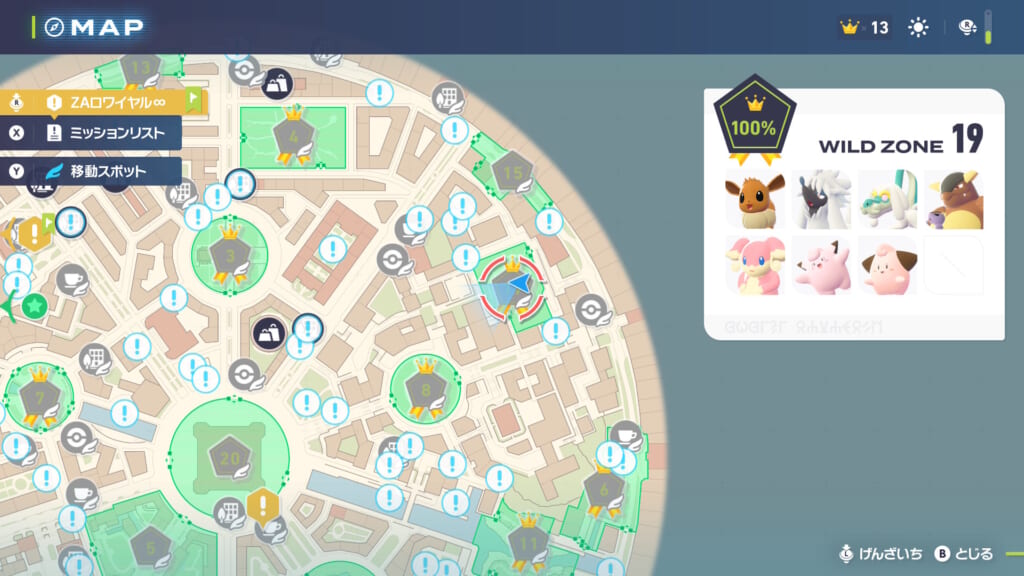Click the green star marker on the map

click(35, 305)
